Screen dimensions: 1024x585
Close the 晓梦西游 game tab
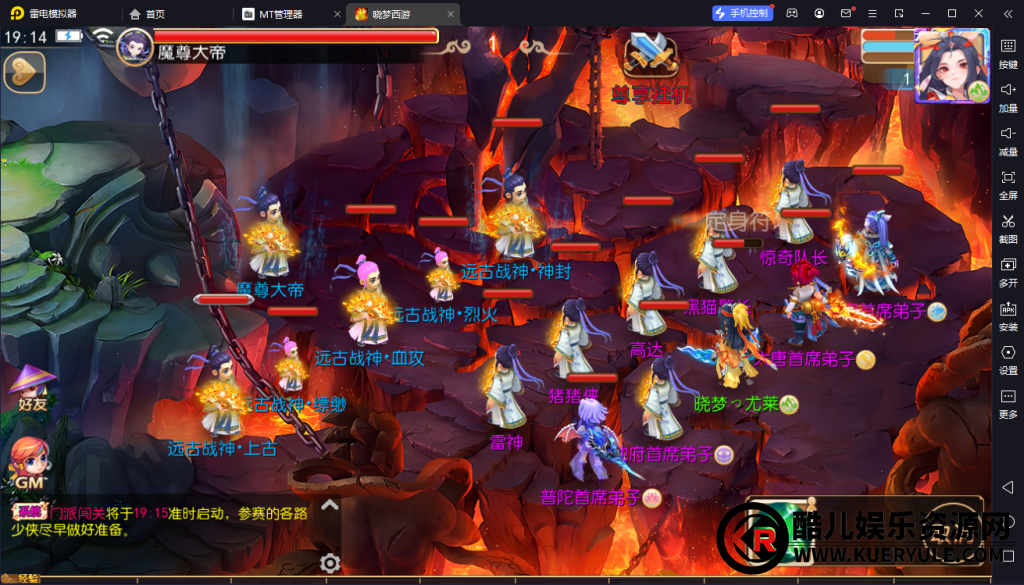point(450,14)
